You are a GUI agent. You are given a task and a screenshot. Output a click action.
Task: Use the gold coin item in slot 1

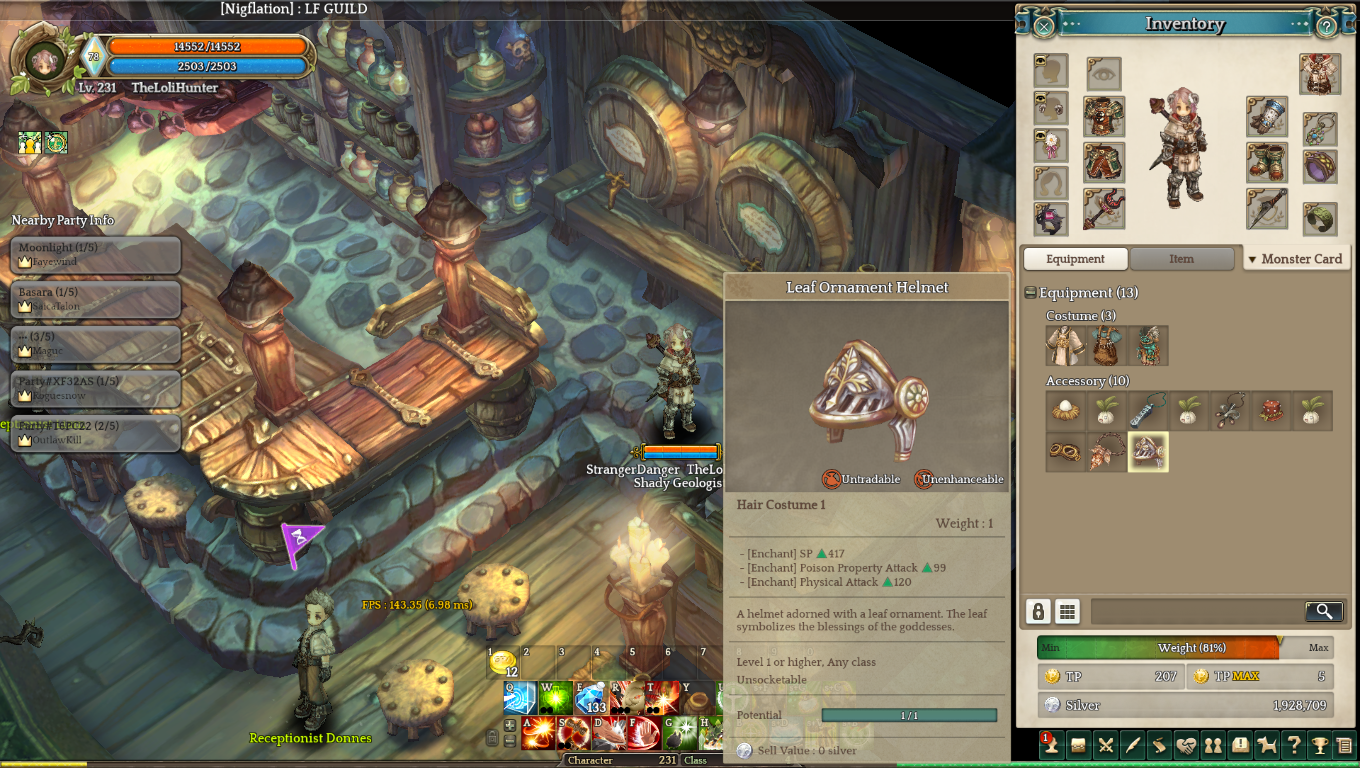pos(503,662)
